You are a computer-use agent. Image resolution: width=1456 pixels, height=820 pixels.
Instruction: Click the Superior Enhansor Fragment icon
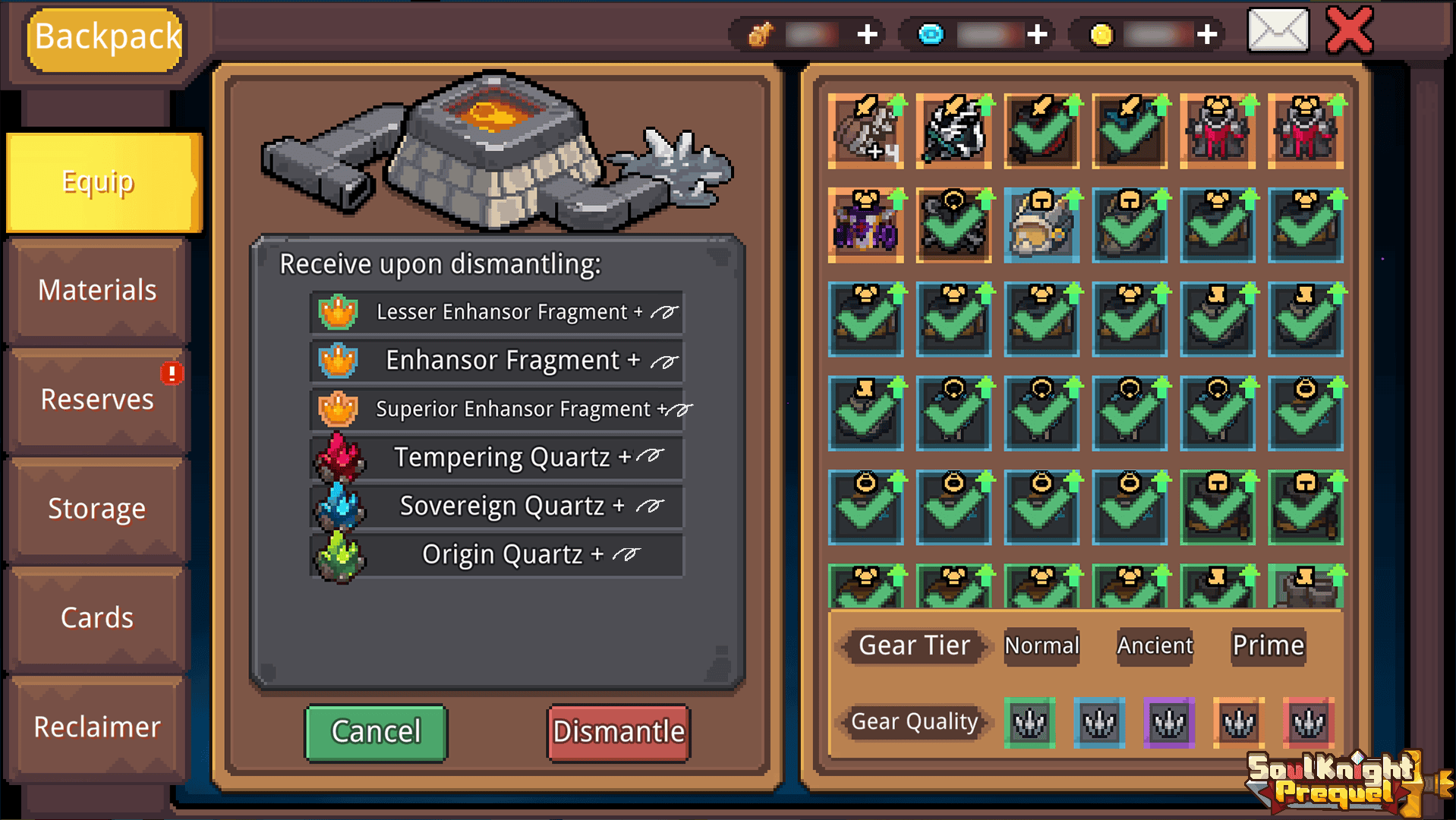point(337,408)
